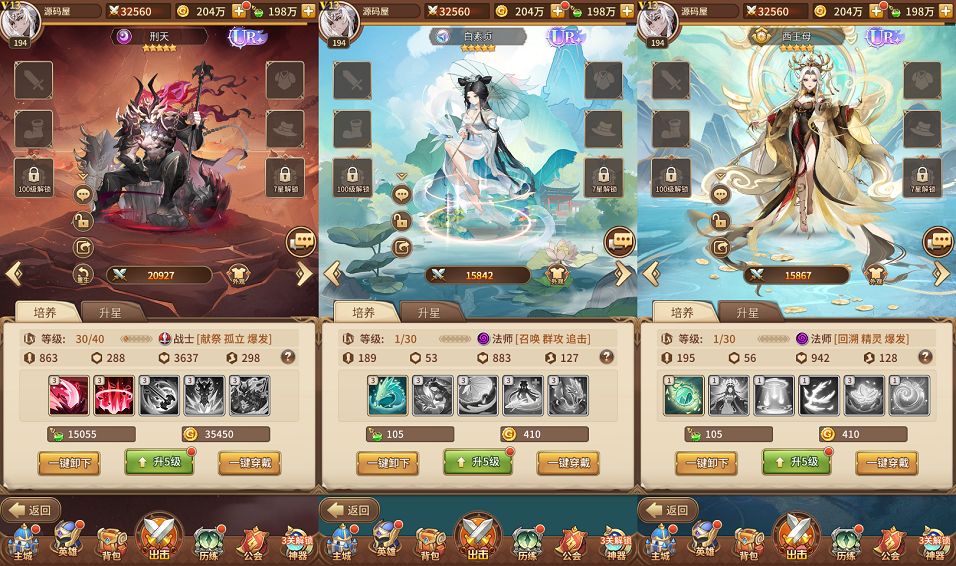Level up 白素贞 with 升5级
The image size is (956, 566).
477,462
